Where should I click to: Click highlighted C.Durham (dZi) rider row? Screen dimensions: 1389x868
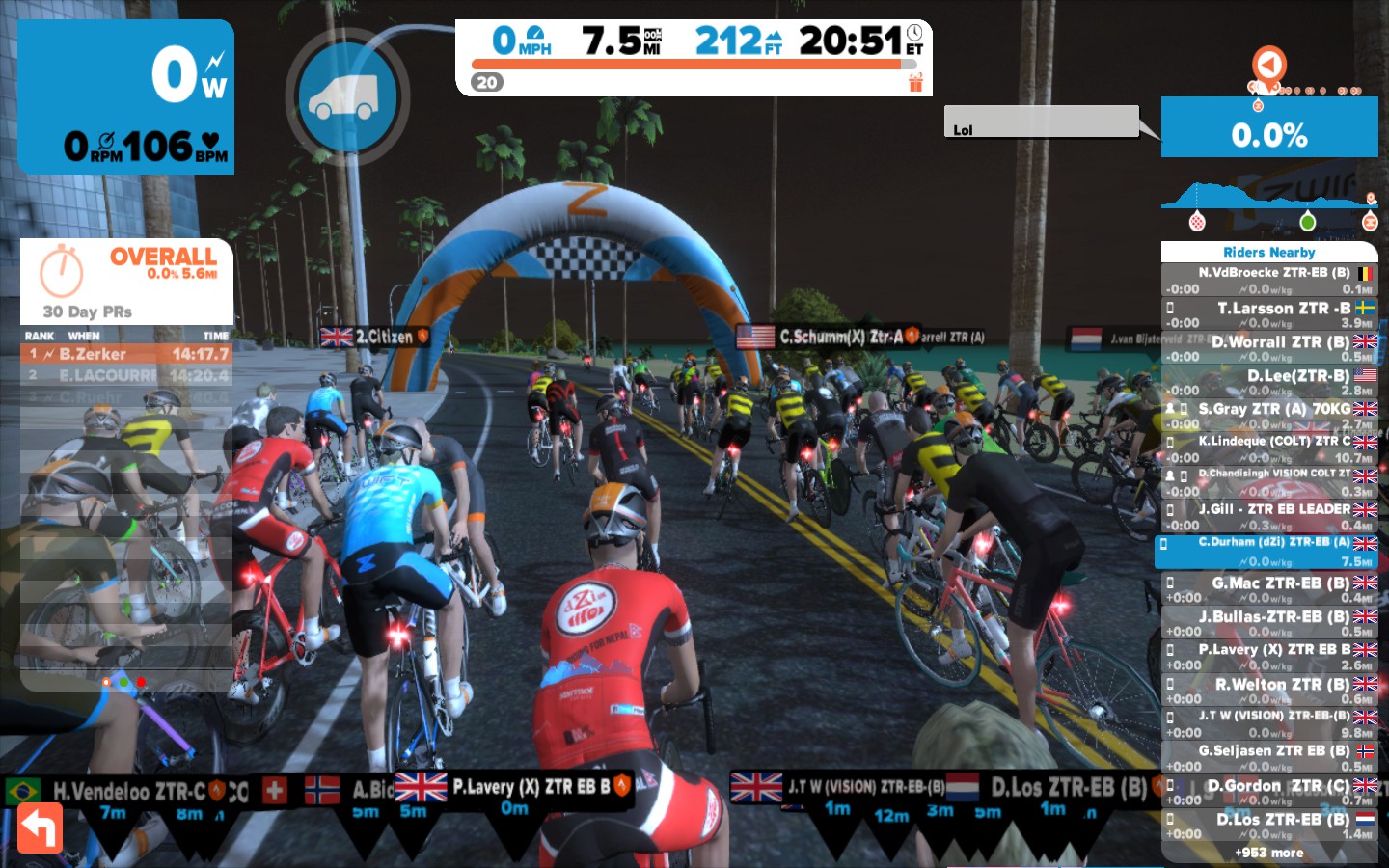pyautogui.click(x=1269, y=551)
